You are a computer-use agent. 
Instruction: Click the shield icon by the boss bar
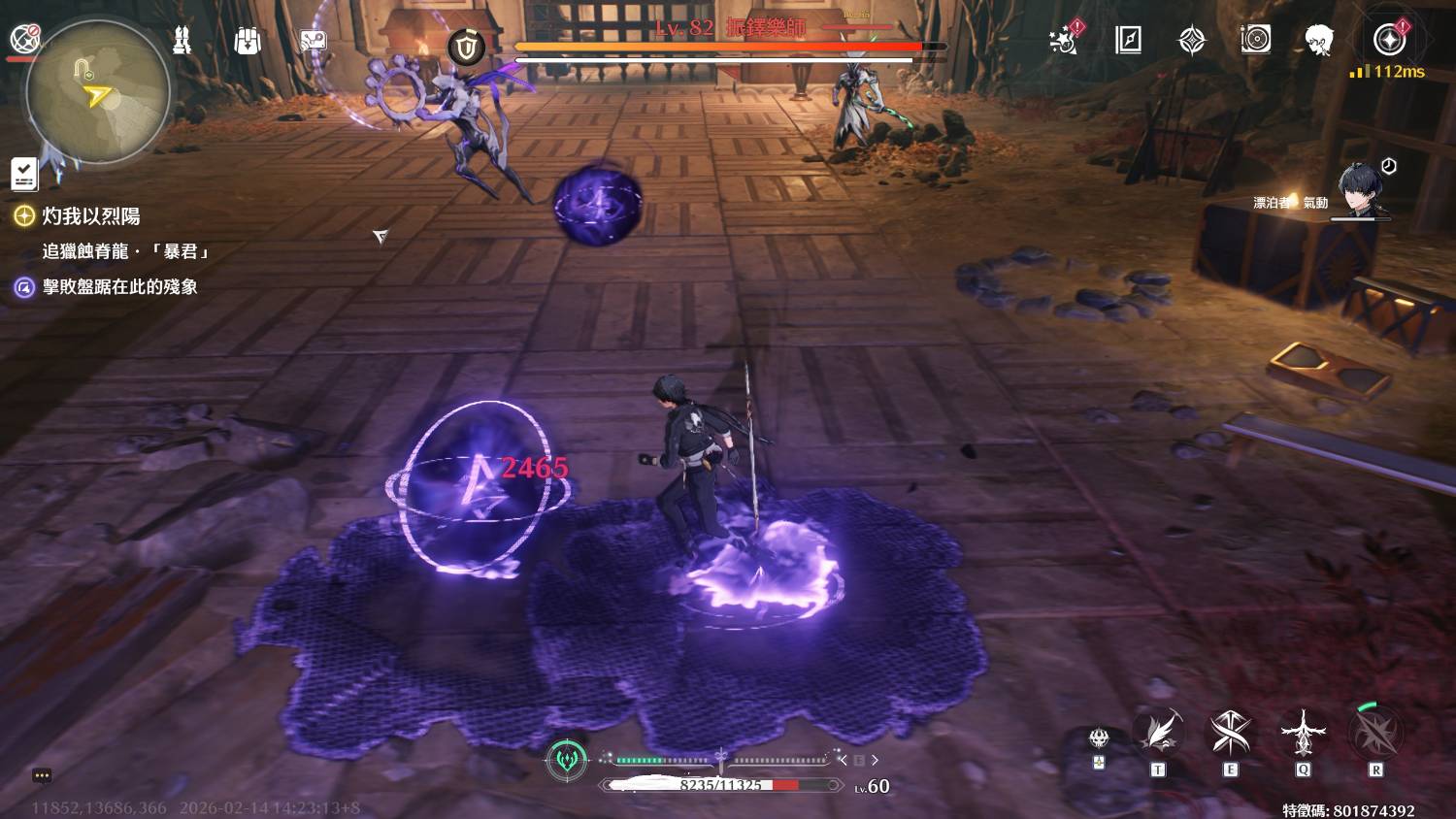467,47
